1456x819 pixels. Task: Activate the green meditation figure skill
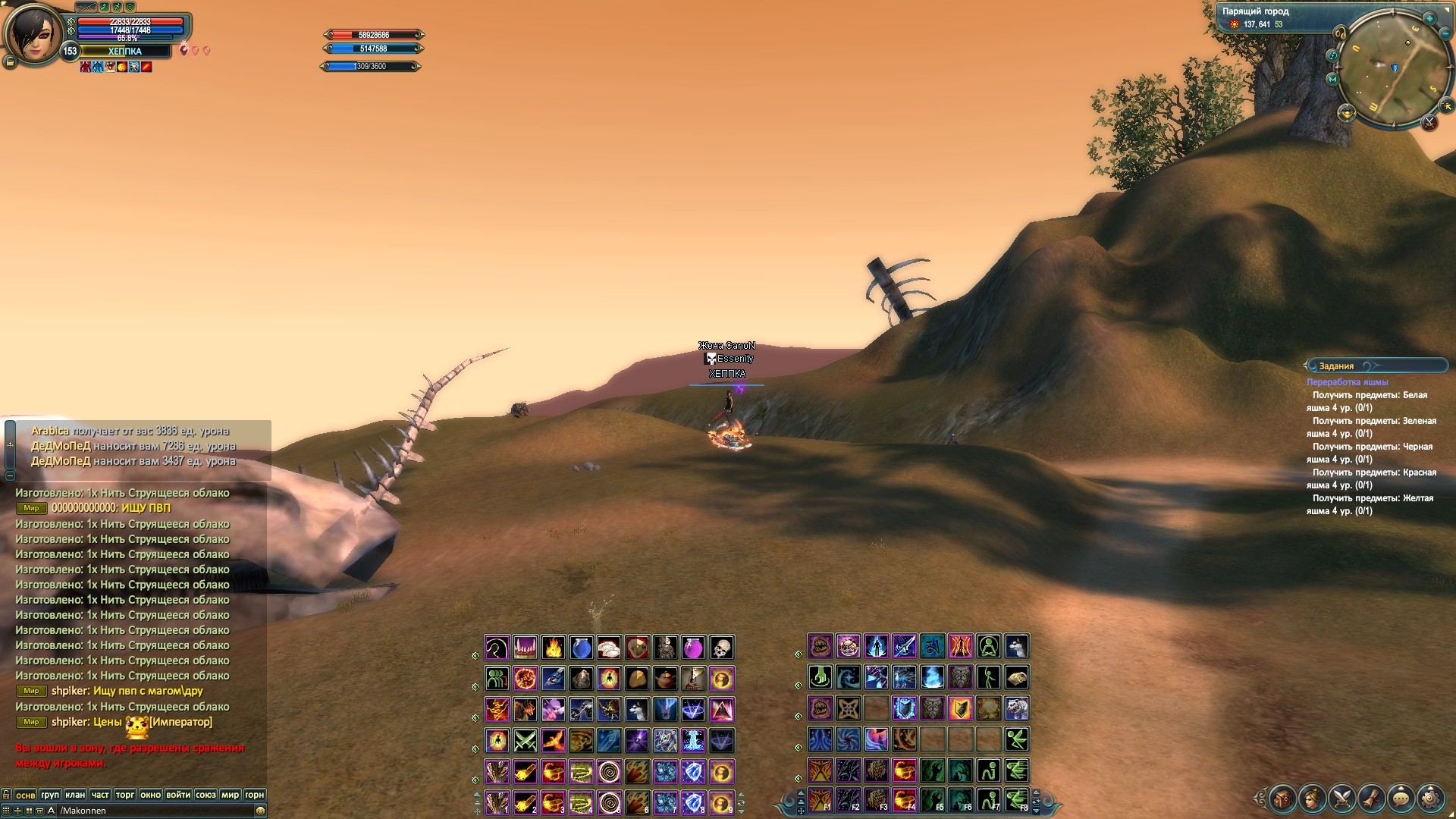coord(989,647)
